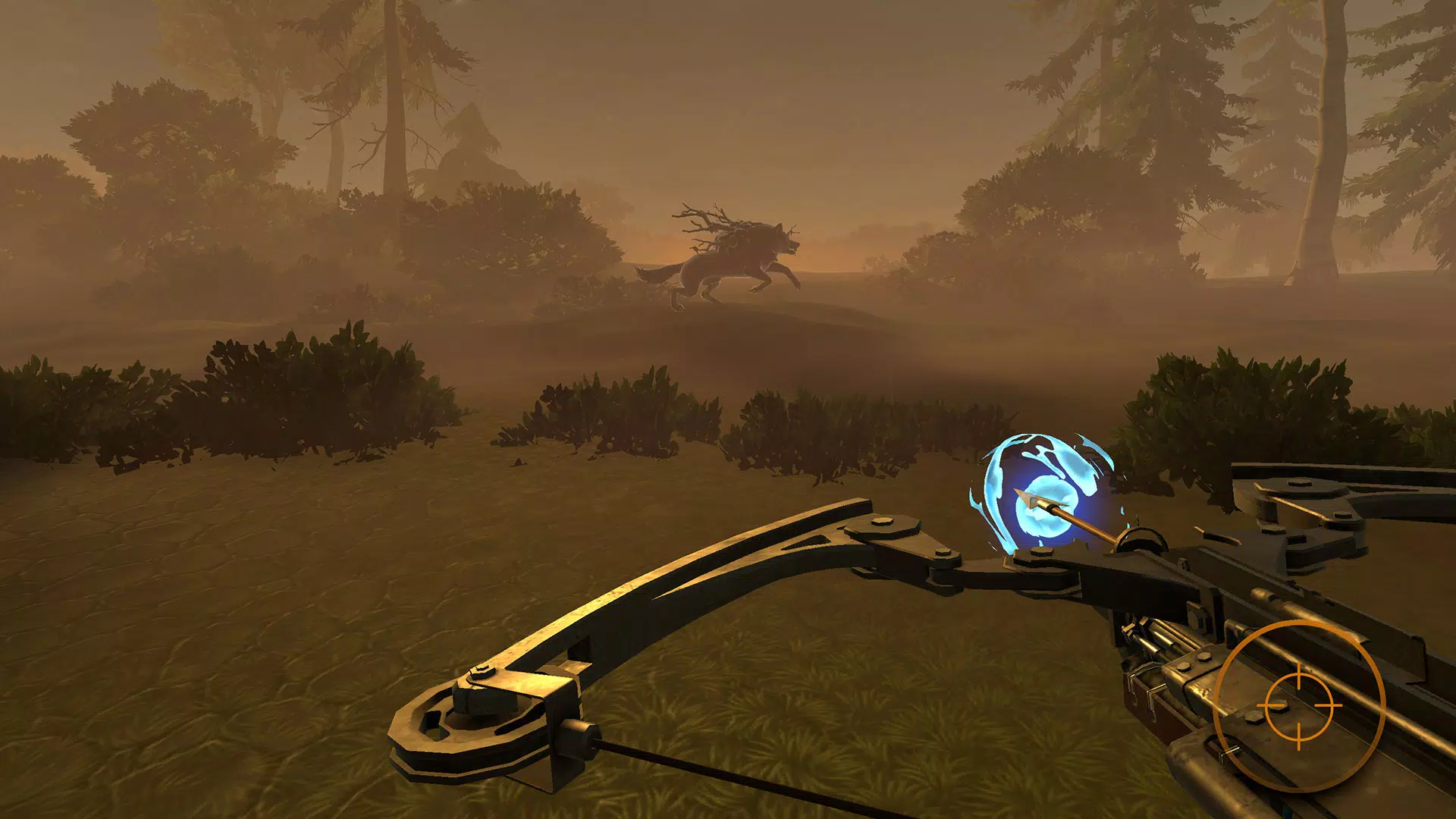
Task: Tap the orange crosshair aim button
Action: (1299, 705)
